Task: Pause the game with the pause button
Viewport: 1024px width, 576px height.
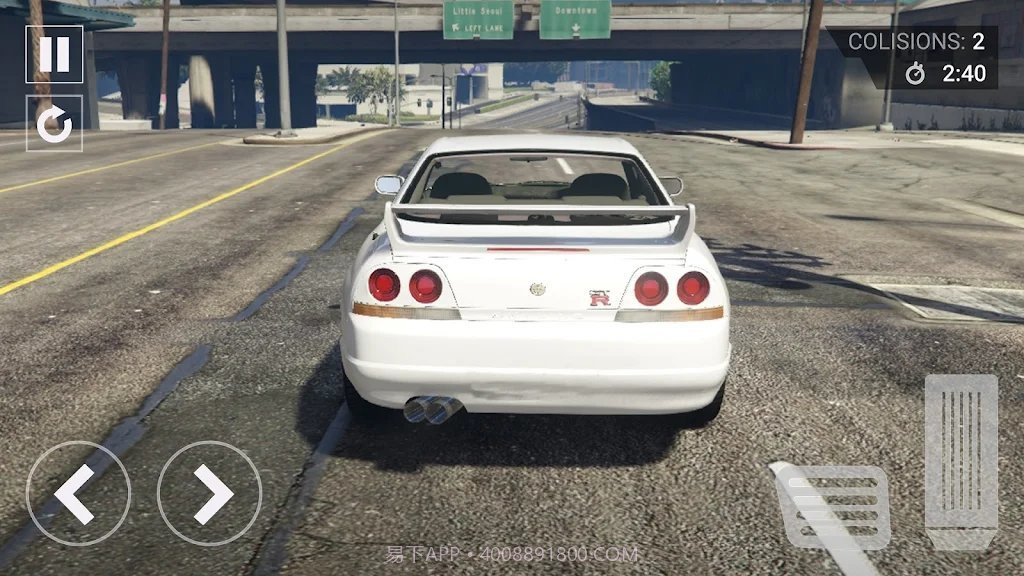Action: click(x=54, y=53)
